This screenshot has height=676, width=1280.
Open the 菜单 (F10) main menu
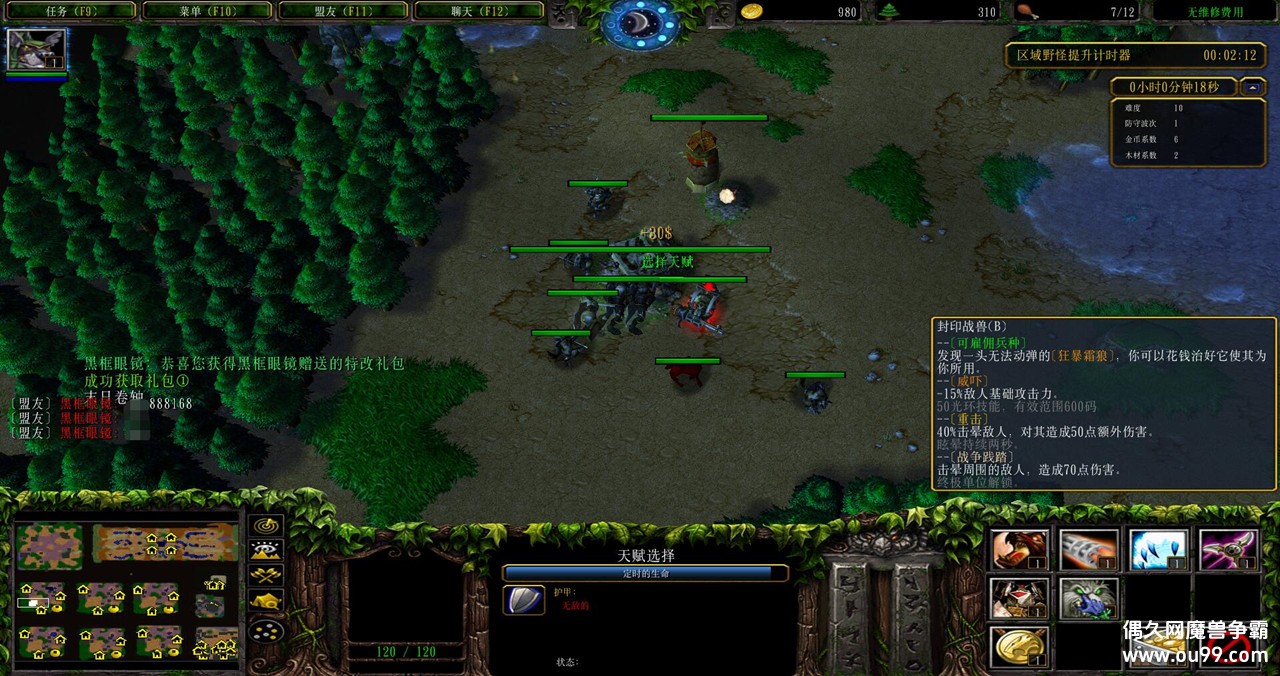point(206,12)
